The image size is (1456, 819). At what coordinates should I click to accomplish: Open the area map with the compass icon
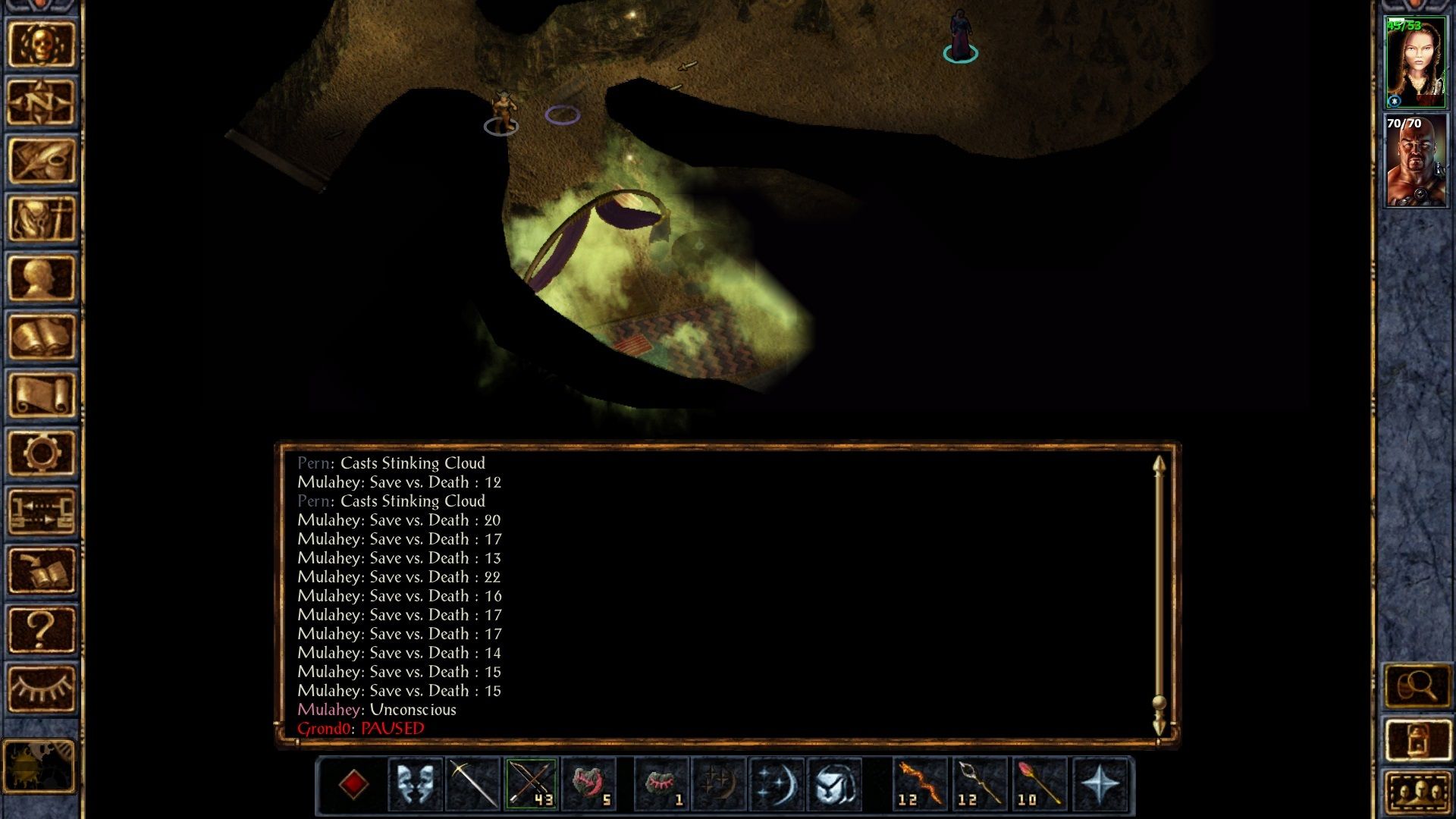42,102
